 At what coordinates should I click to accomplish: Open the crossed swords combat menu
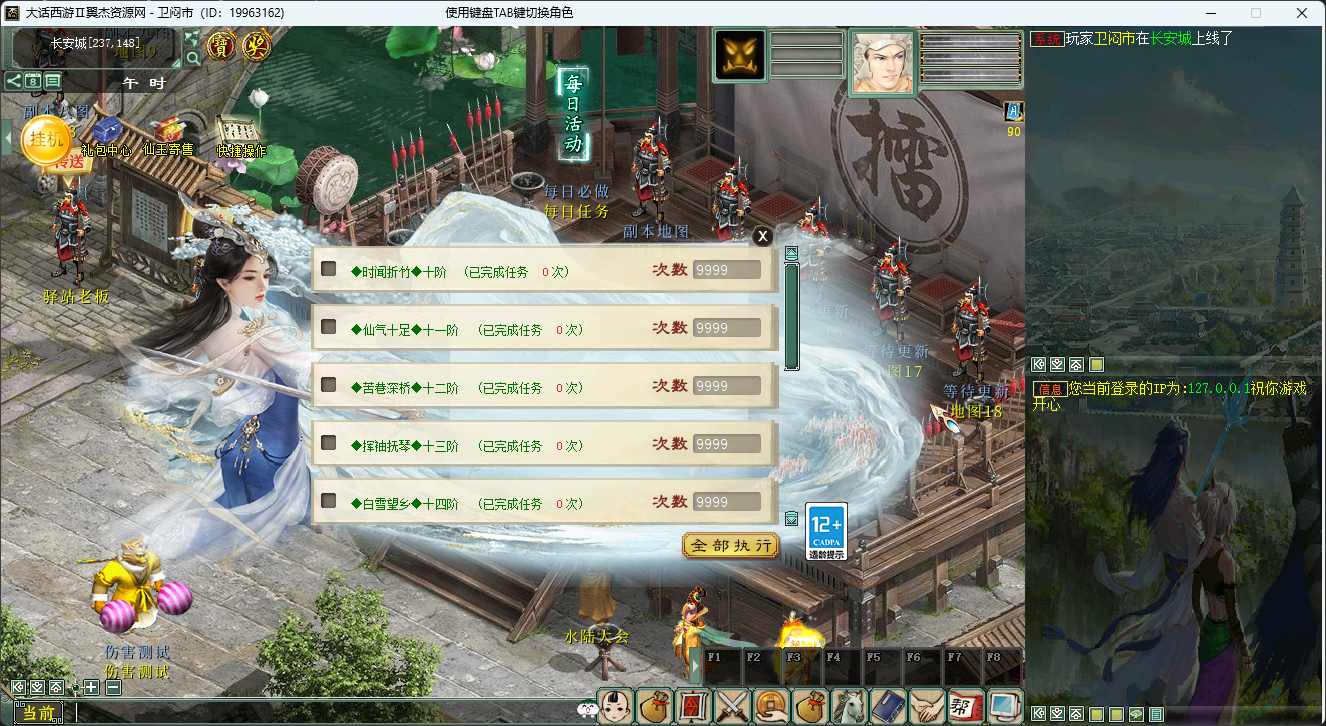point(733,705)
